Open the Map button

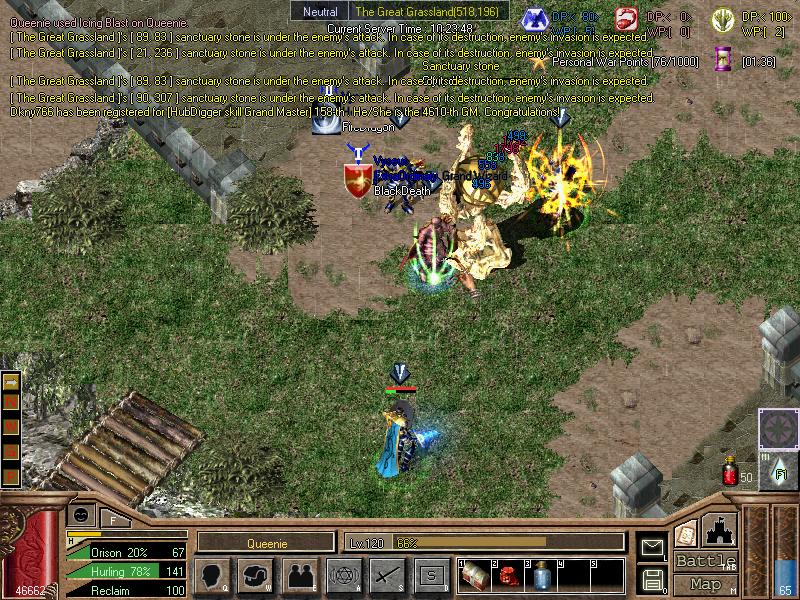coord(706,584)
